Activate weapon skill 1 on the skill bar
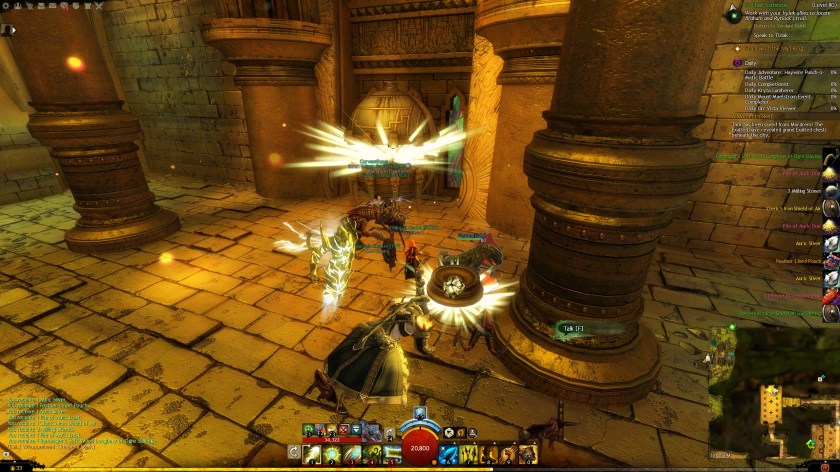Viewport: 840px width, 472px height. (311, 452)
